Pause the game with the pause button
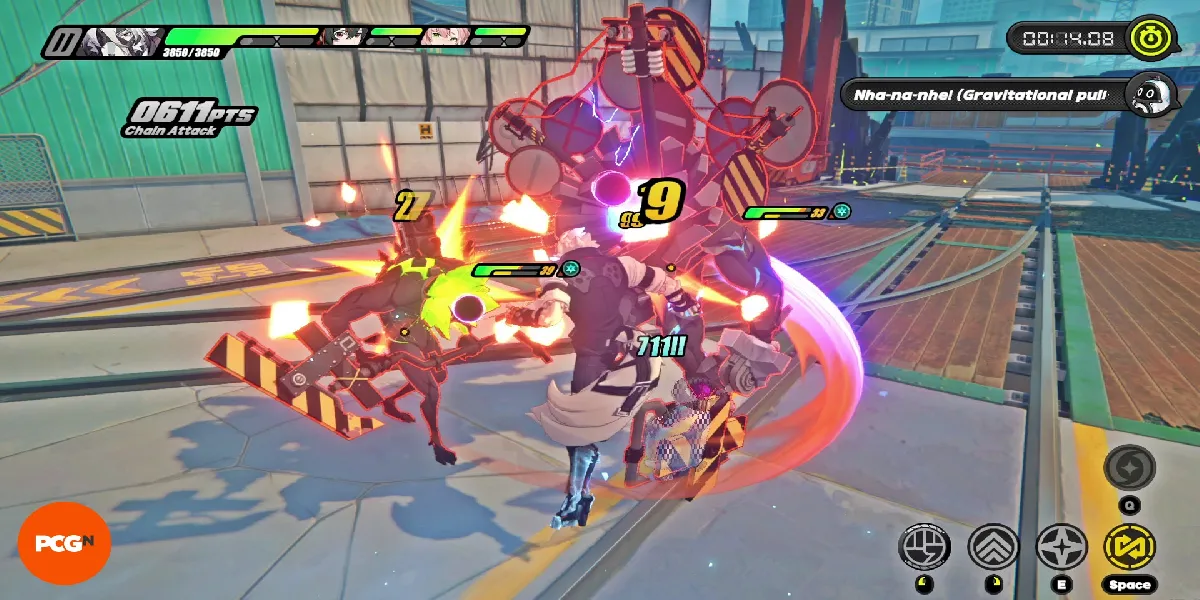Image resolution: width=1200 pixels, height=600 pixels. 60,42
